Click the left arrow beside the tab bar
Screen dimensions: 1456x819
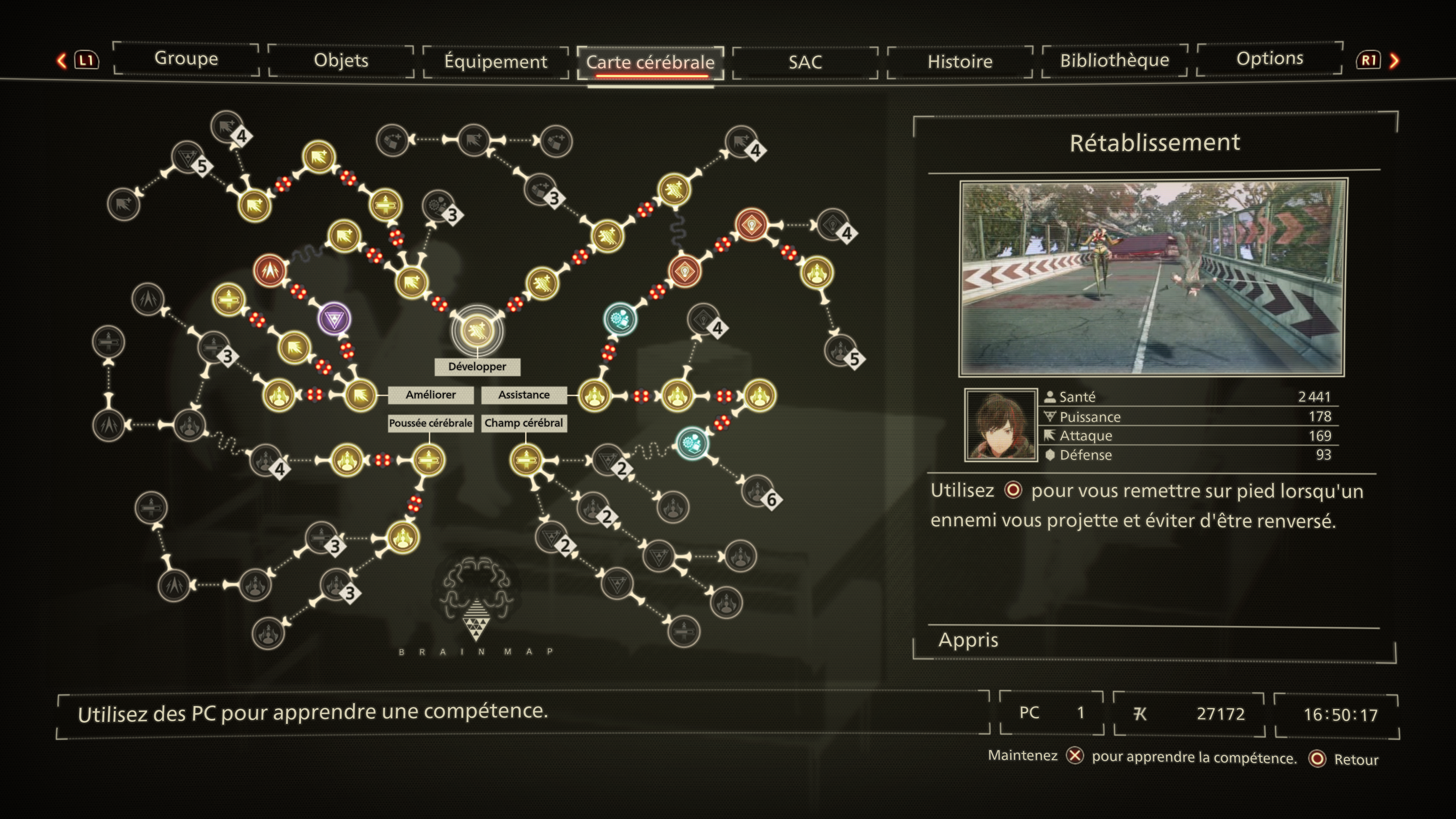pyautogui.click(x=61, y=61)
